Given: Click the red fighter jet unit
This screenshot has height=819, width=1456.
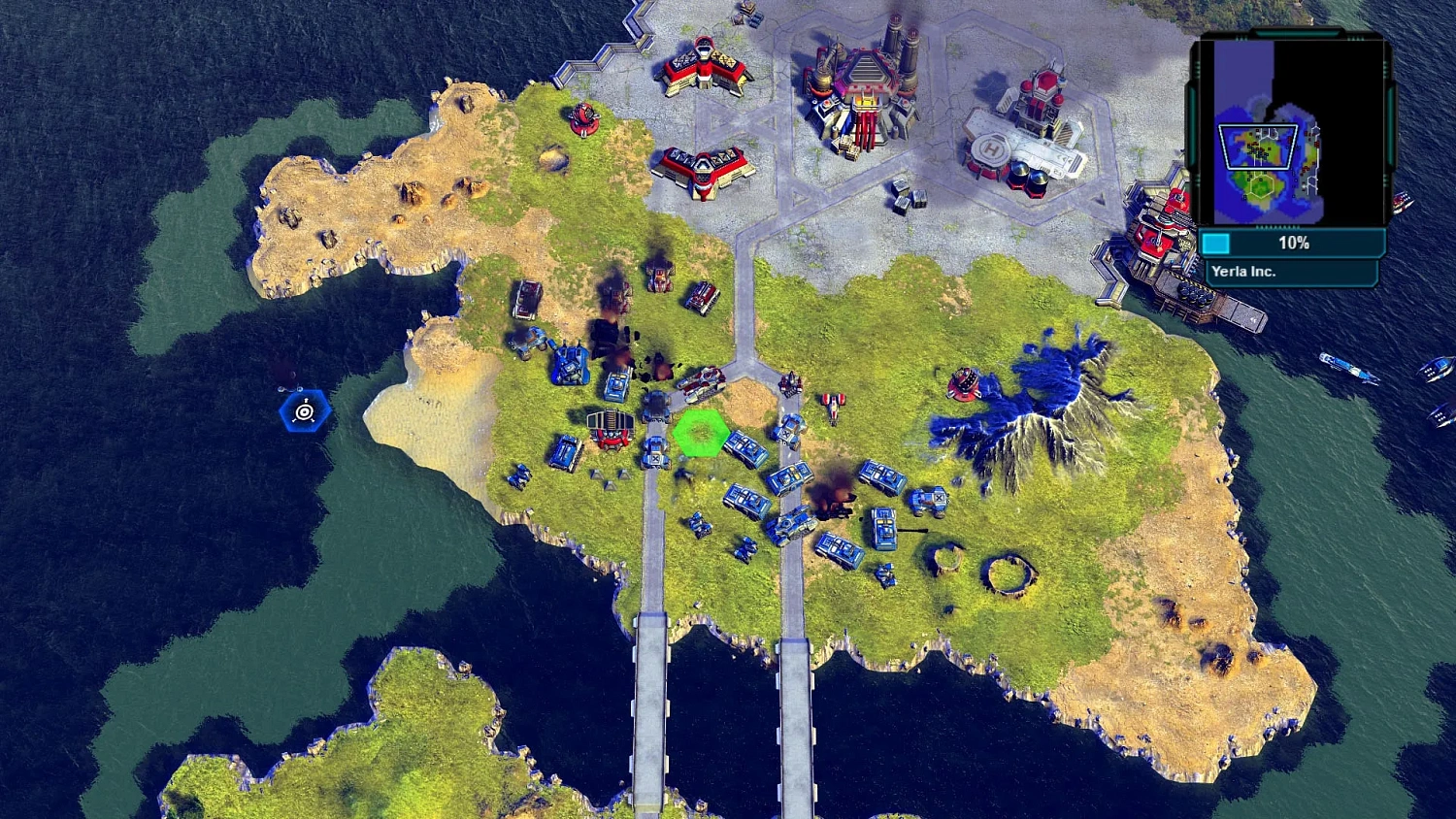Looking at the screenshot, I should [832, 406].
